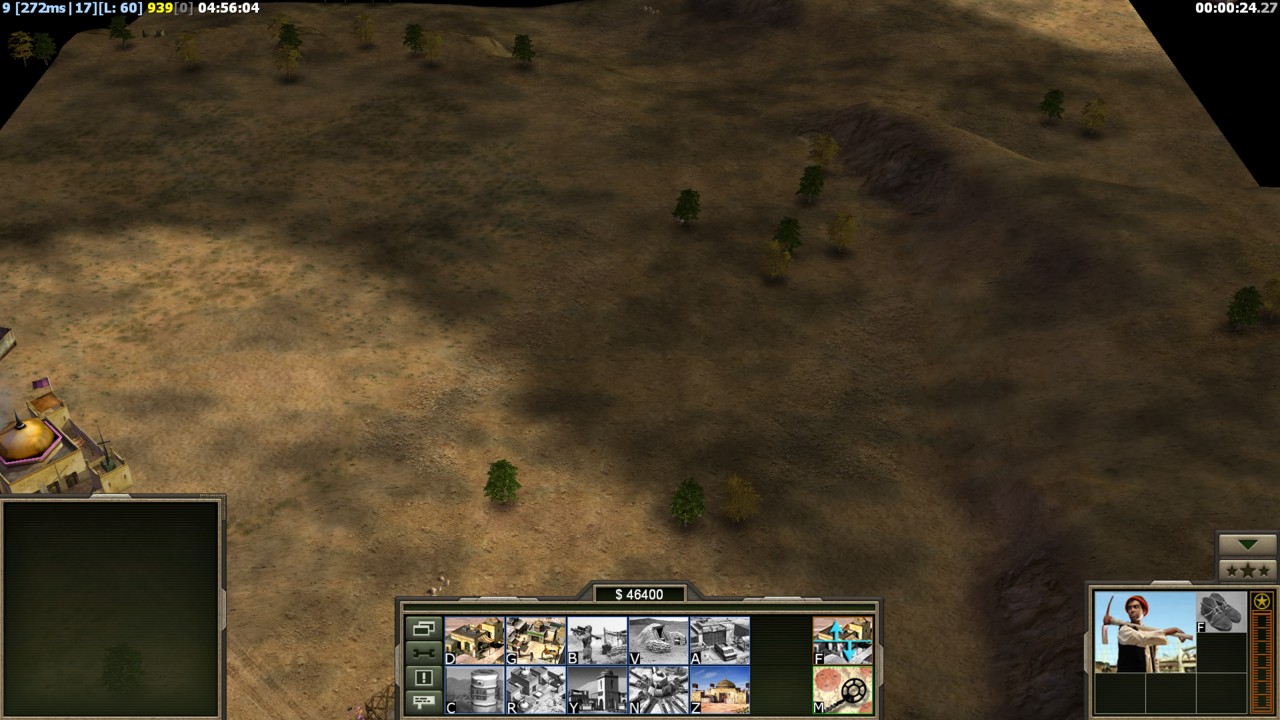The image size is (1280, 720).
Task: Choose the Black Market build icon
Action: point(536,690)
